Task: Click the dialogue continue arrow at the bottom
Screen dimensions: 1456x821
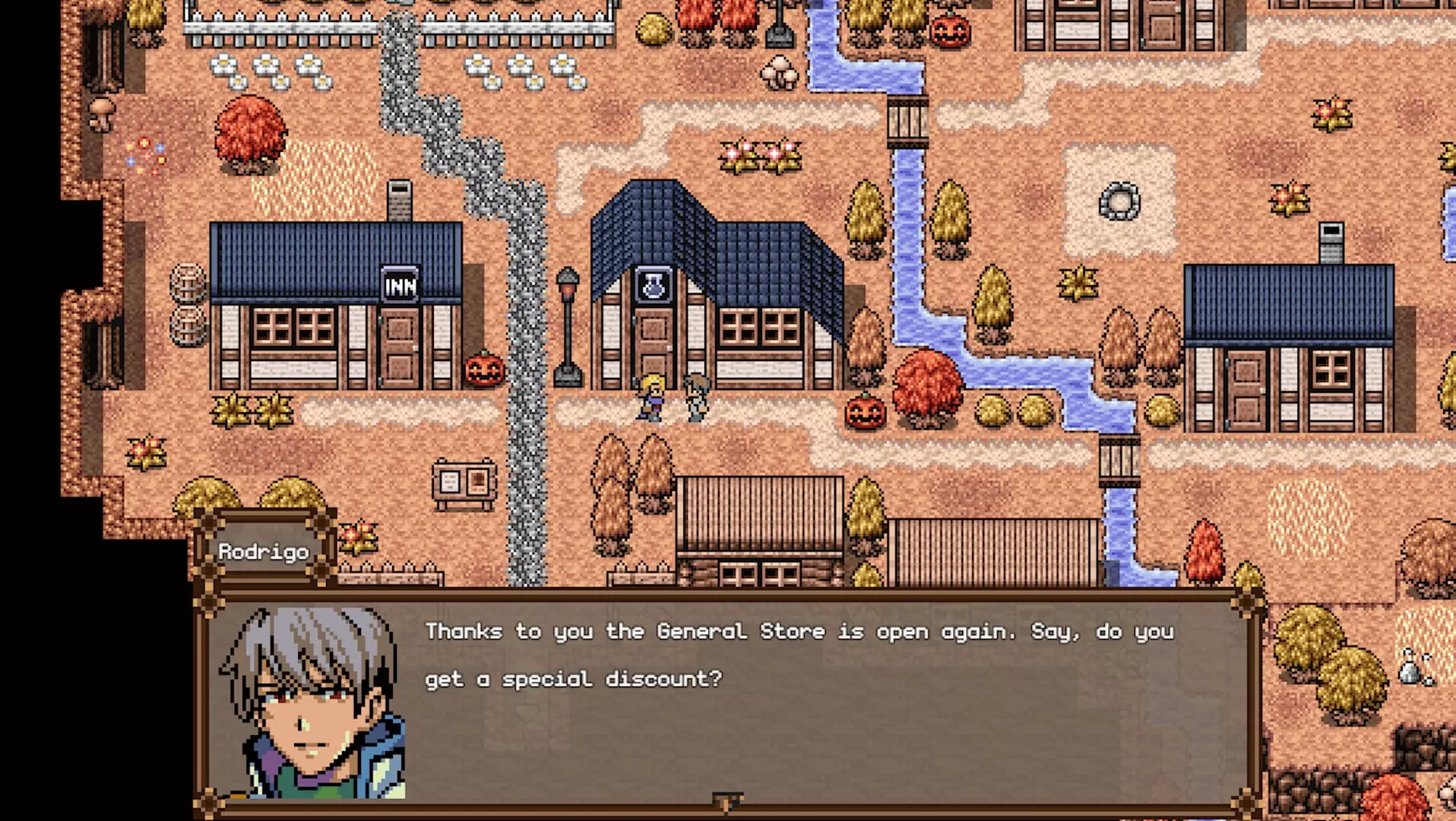Action: (728, 800)
